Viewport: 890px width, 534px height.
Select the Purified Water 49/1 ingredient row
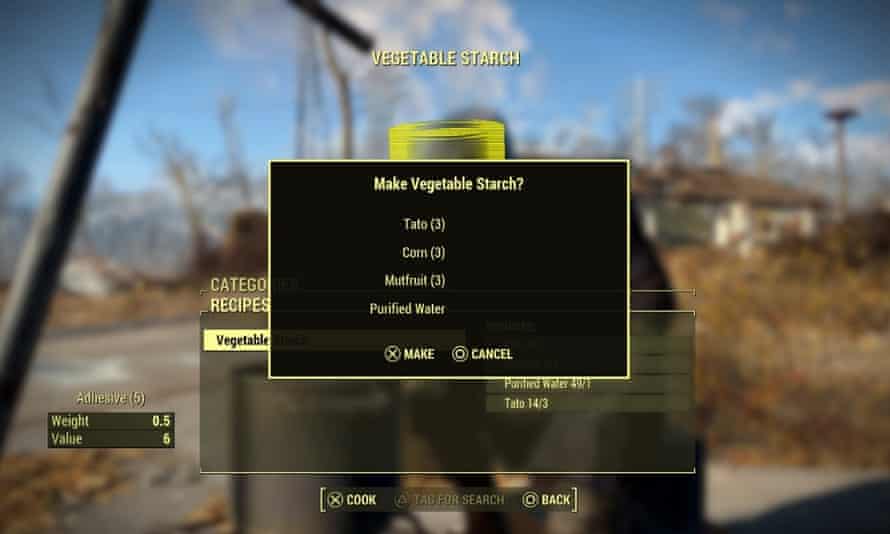point(586,384)
